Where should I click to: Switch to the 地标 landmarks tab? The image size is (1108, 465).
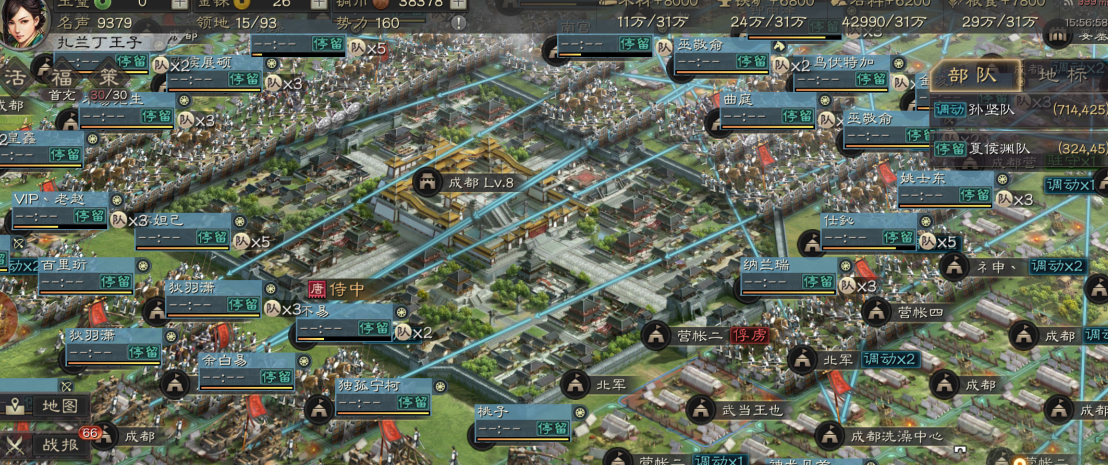pos(1064,75)
